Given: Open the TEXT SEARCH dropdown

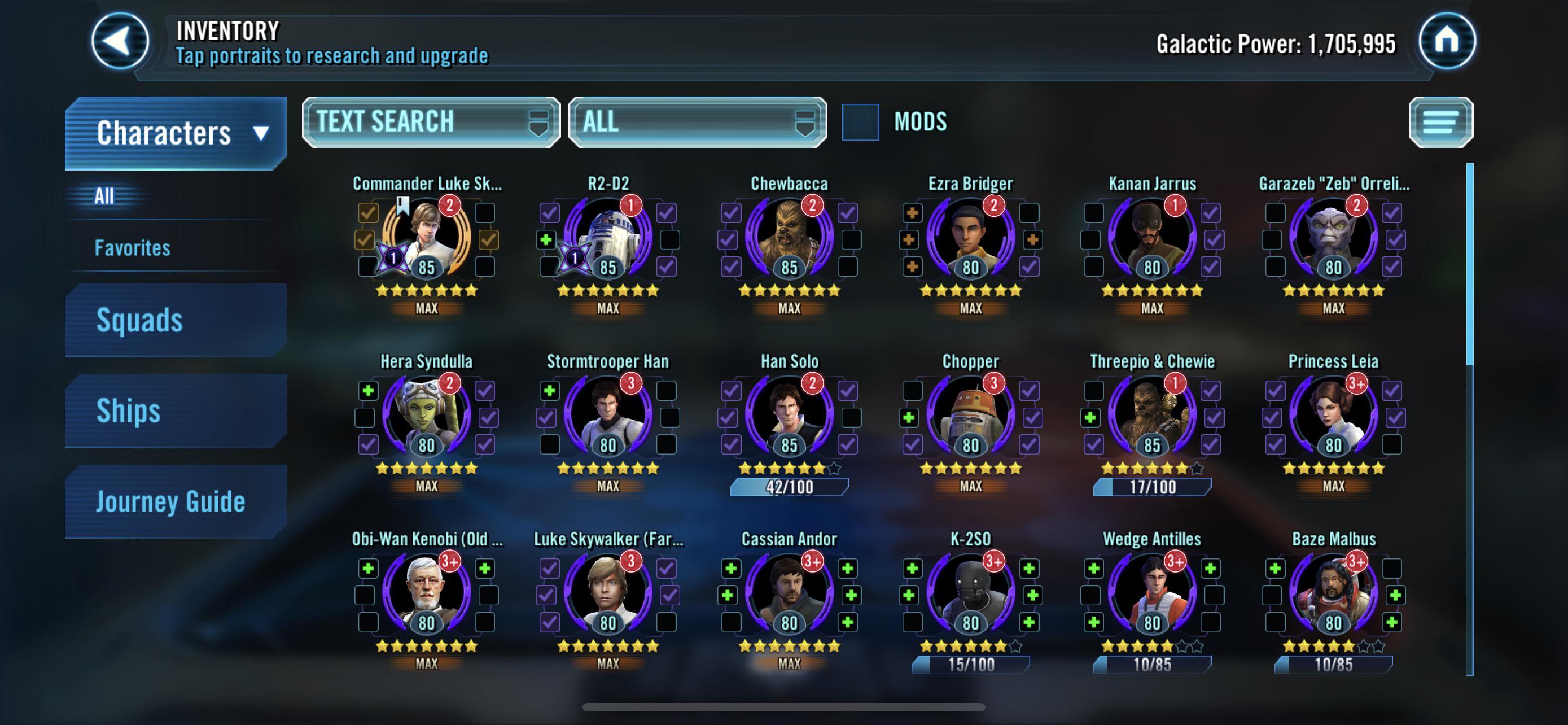Looking at the screenshot, I should click(430, 121).
